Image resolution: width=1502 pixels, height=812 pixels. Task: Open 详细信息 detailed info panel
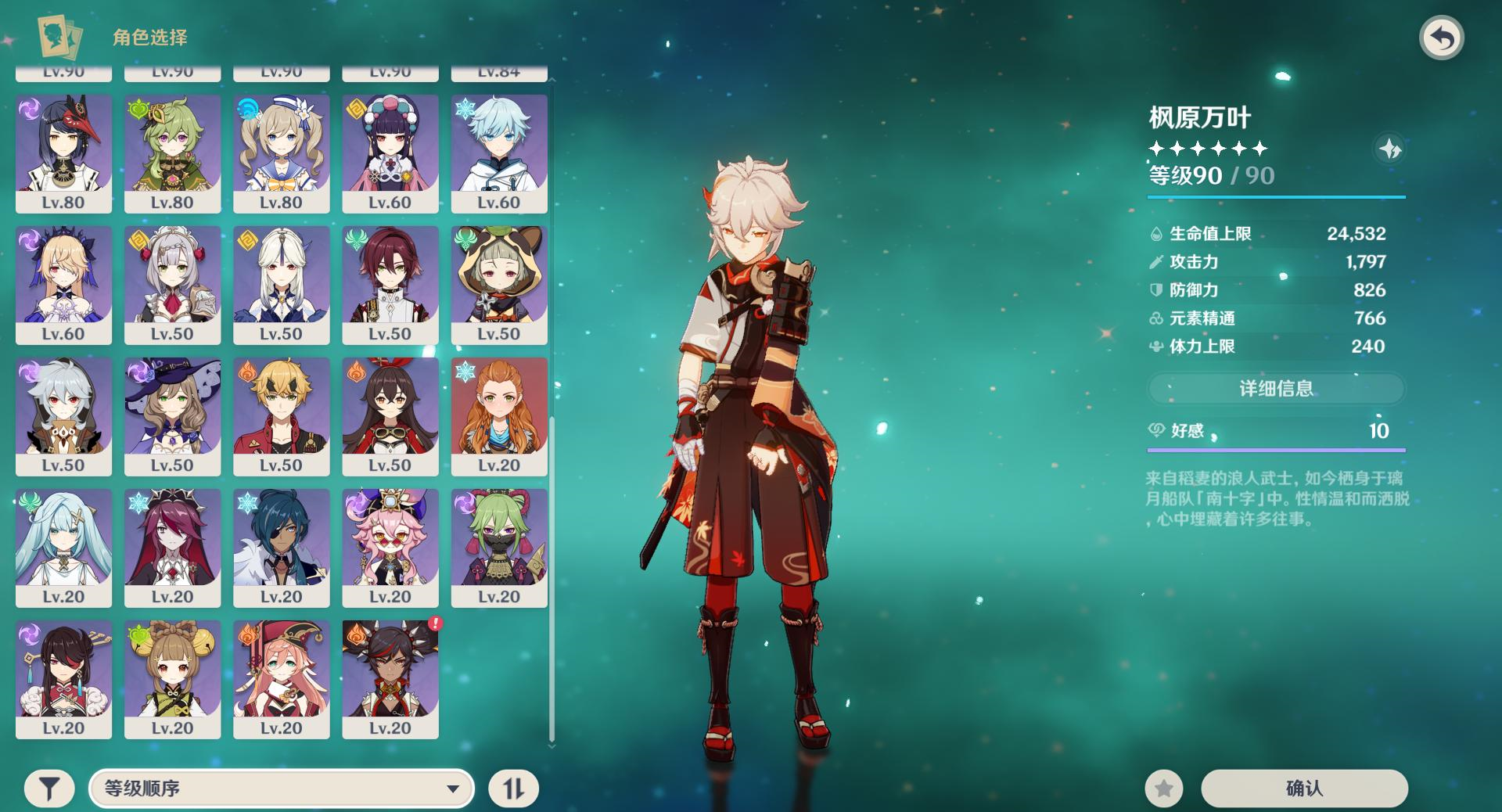pyautogui.click(x=1276, y=389)
